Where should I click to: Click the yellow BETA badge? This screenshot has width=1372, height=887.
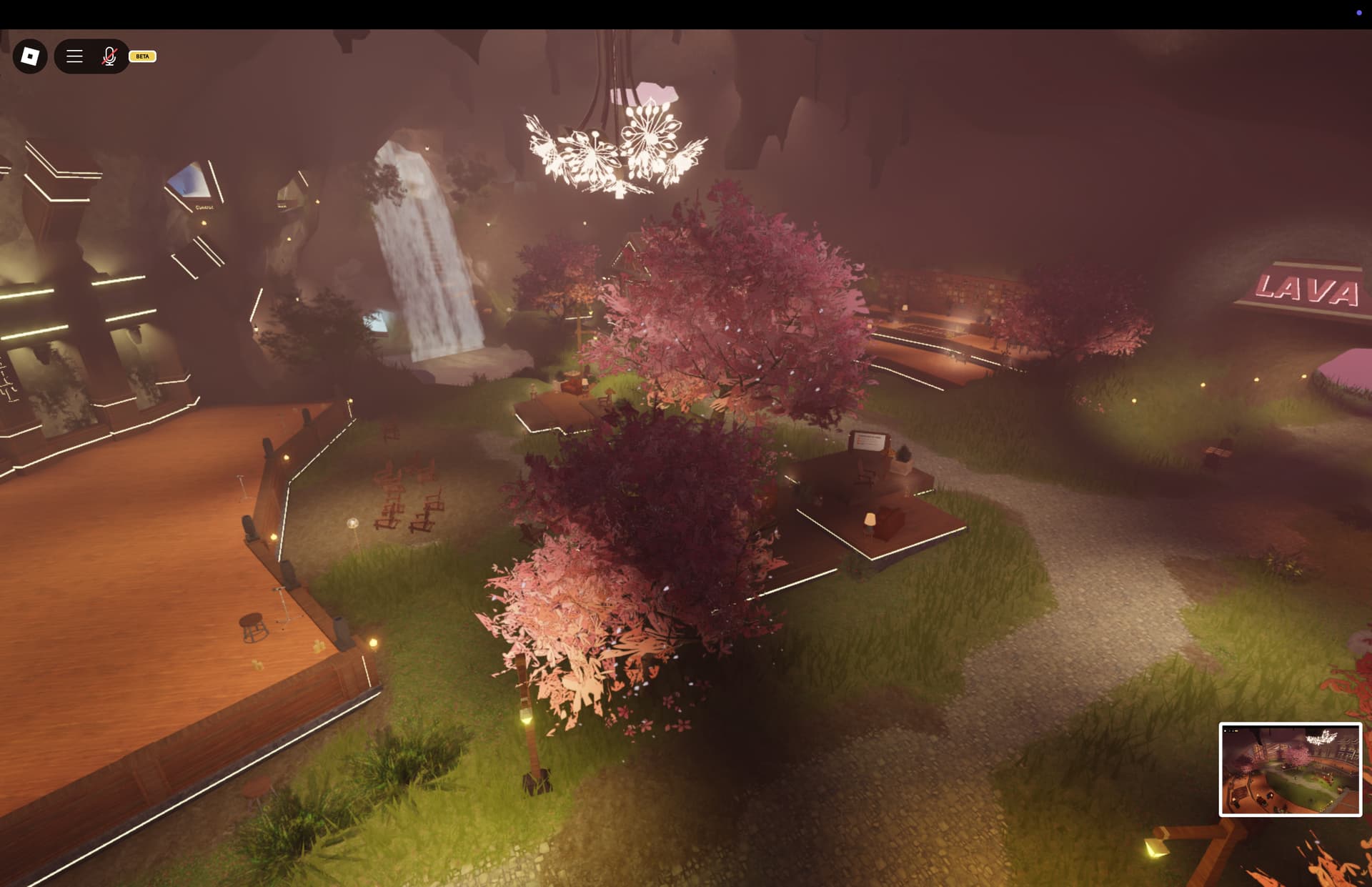coord(141,56)
